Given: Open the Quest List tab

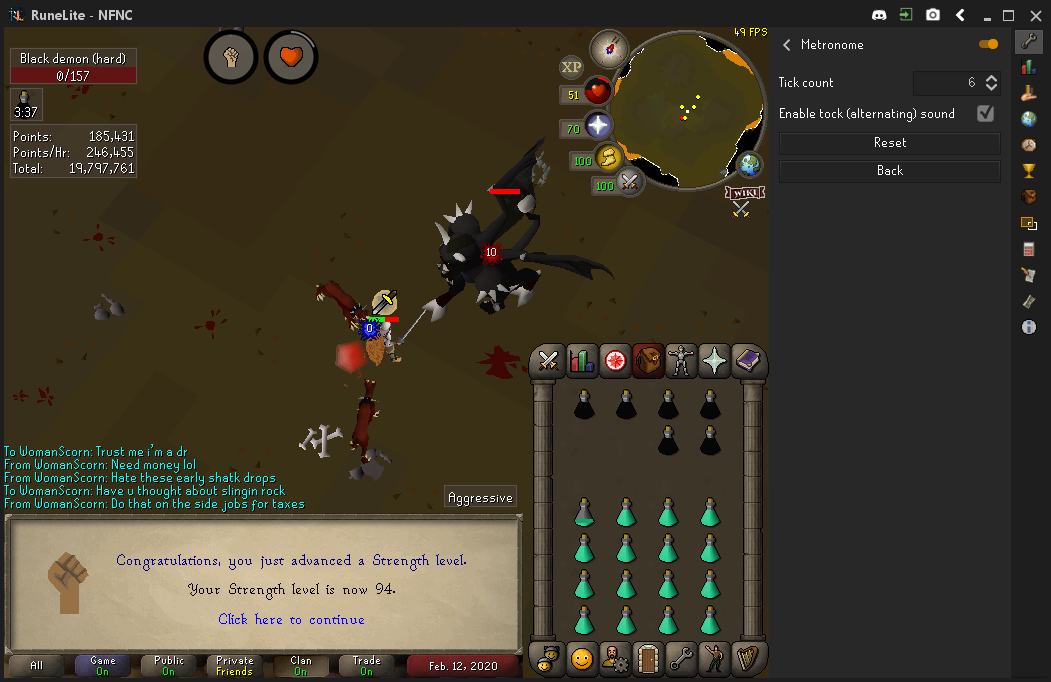Looking at the screenshot, I should click(x=615, y=361).
